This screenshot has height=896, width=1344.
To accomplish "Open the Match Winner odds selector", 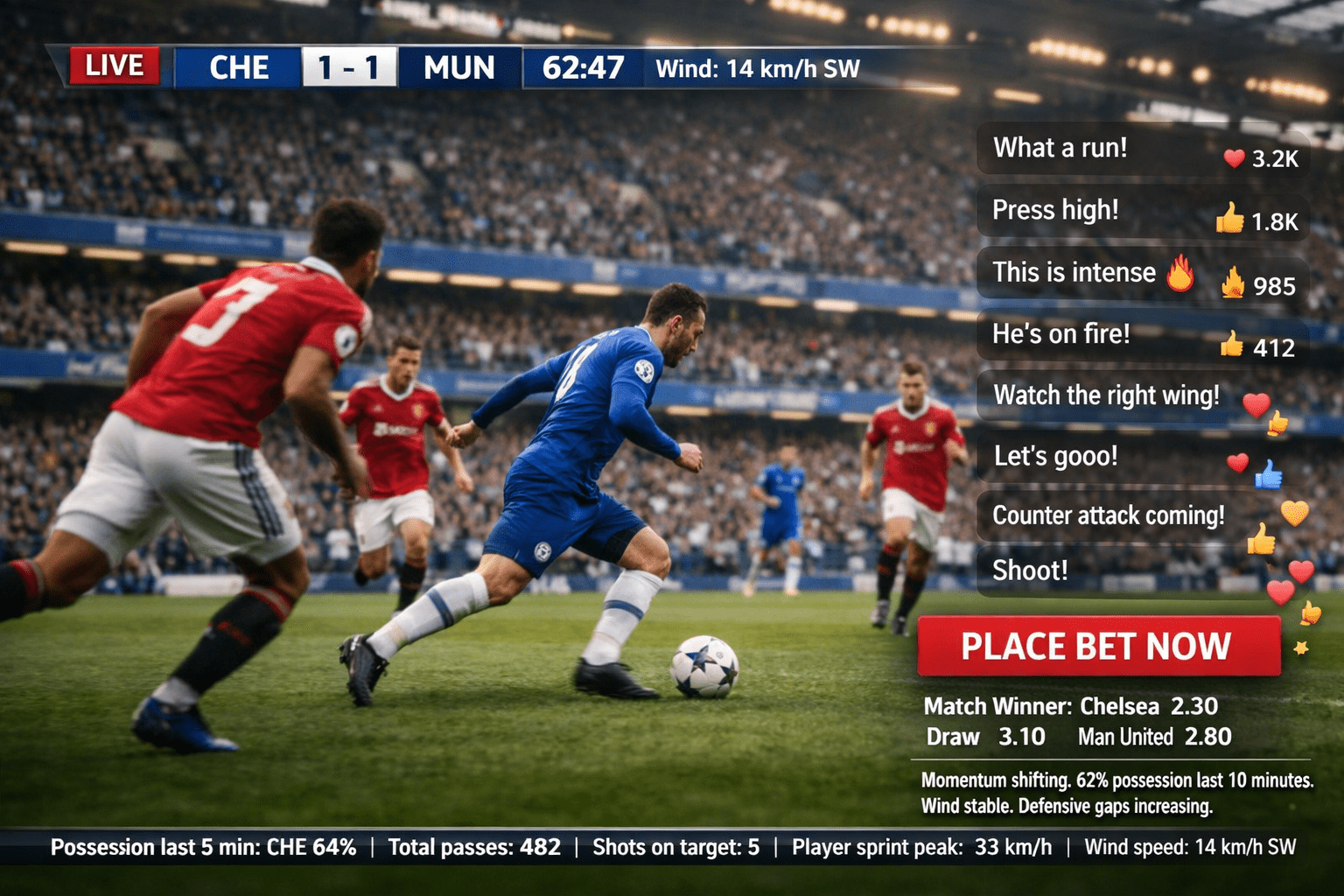I will coord(1072,705).
